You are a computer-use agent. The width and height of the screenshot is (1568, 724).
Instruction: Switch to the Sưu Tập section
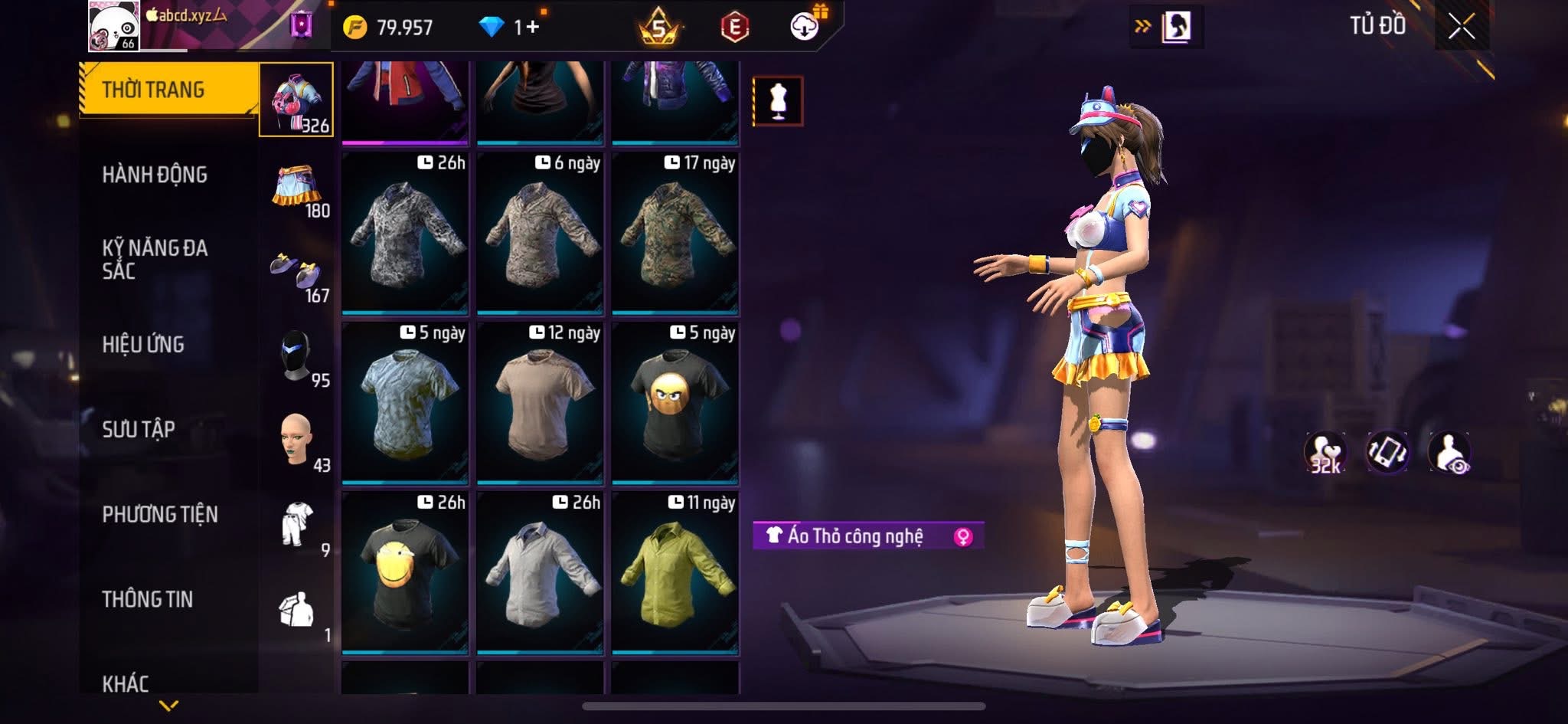click(139, 429)
